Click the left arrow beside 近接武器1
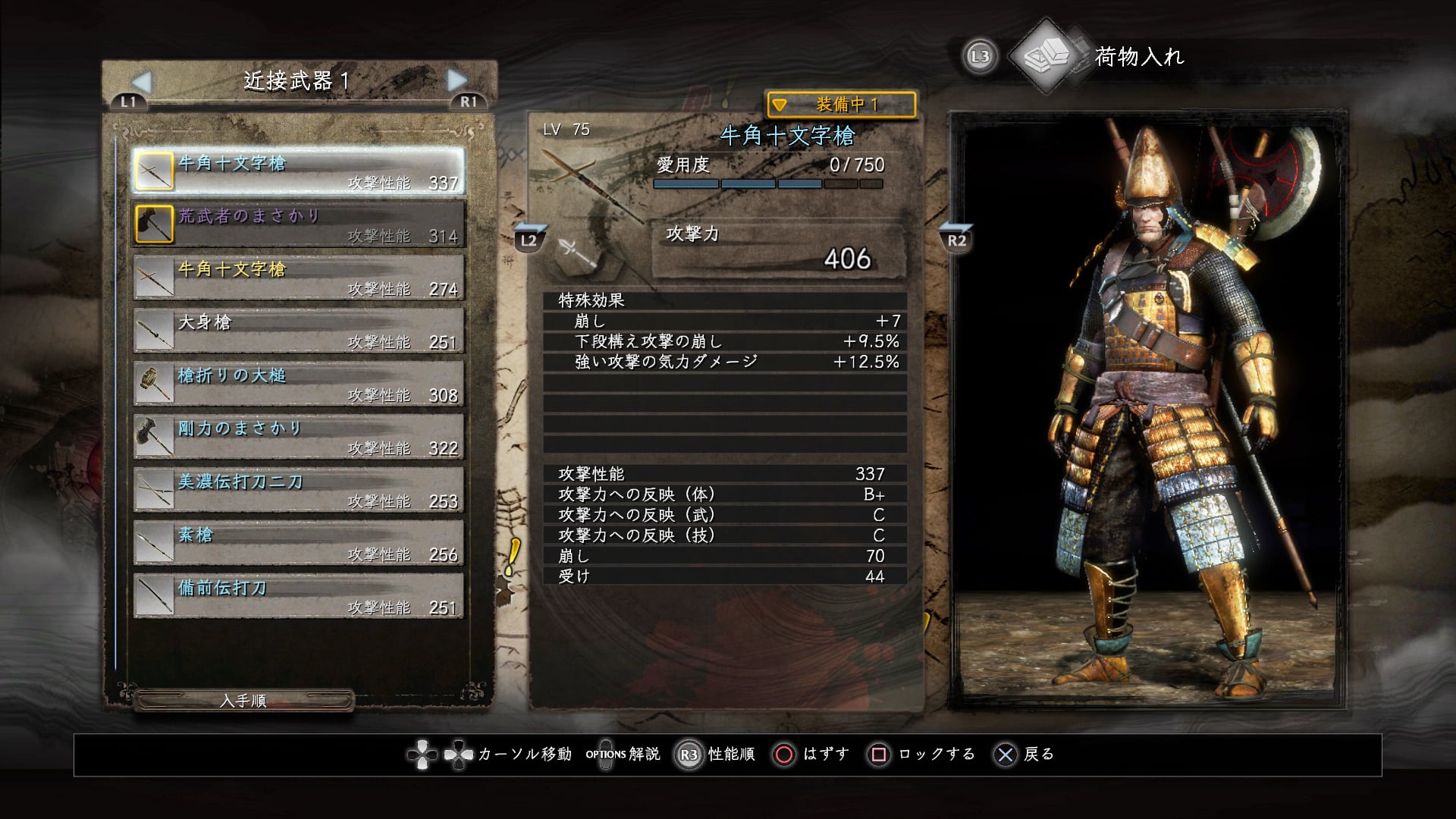Viewport: 1456px width, 819px height. [x=142, y=81]
